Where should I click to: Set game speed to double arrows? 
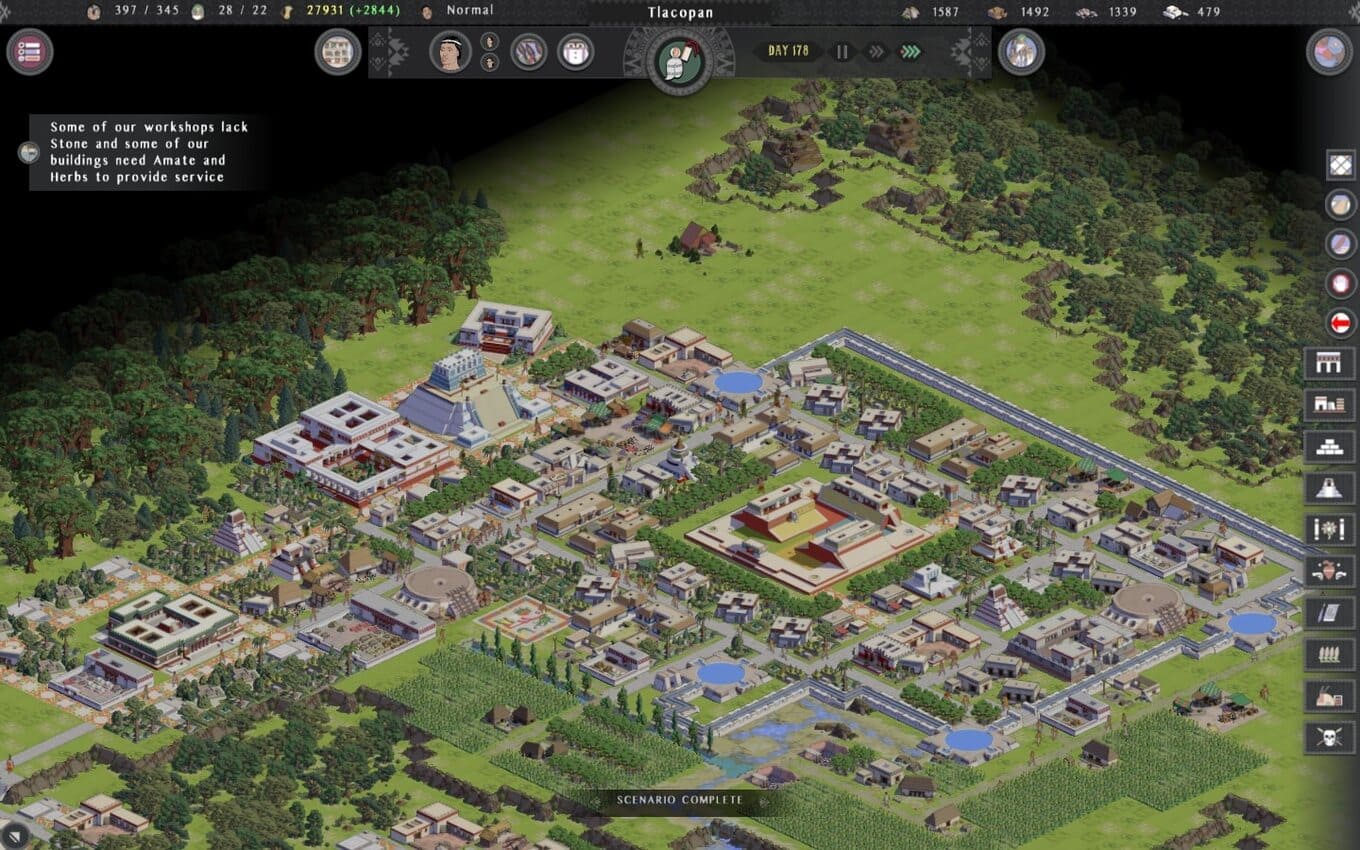pyautogui.click(x=876, y=51)
